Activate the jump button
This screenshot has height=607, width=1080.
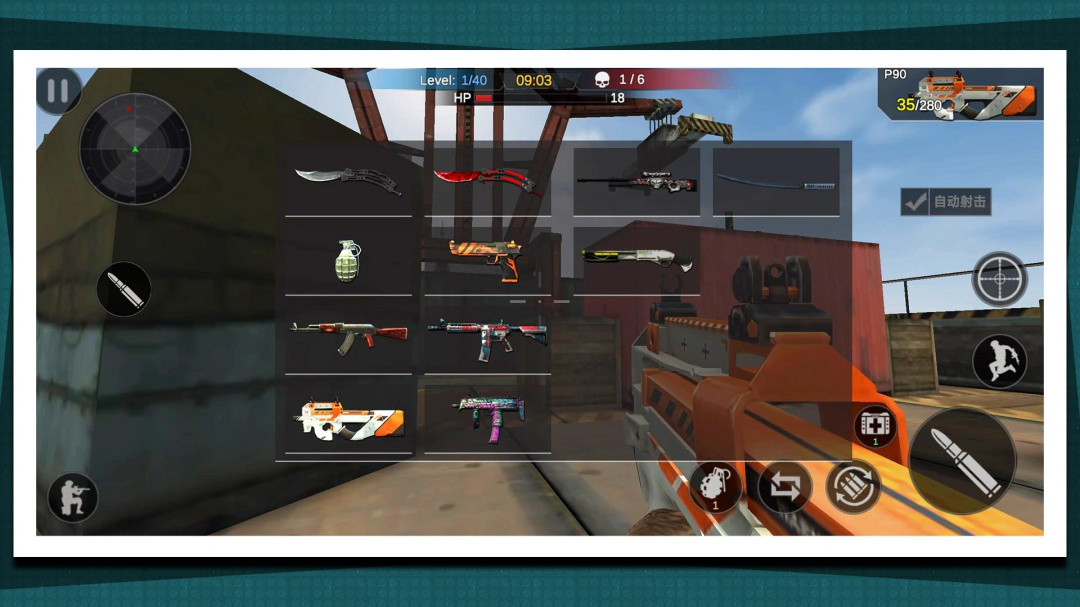[999, 360]
